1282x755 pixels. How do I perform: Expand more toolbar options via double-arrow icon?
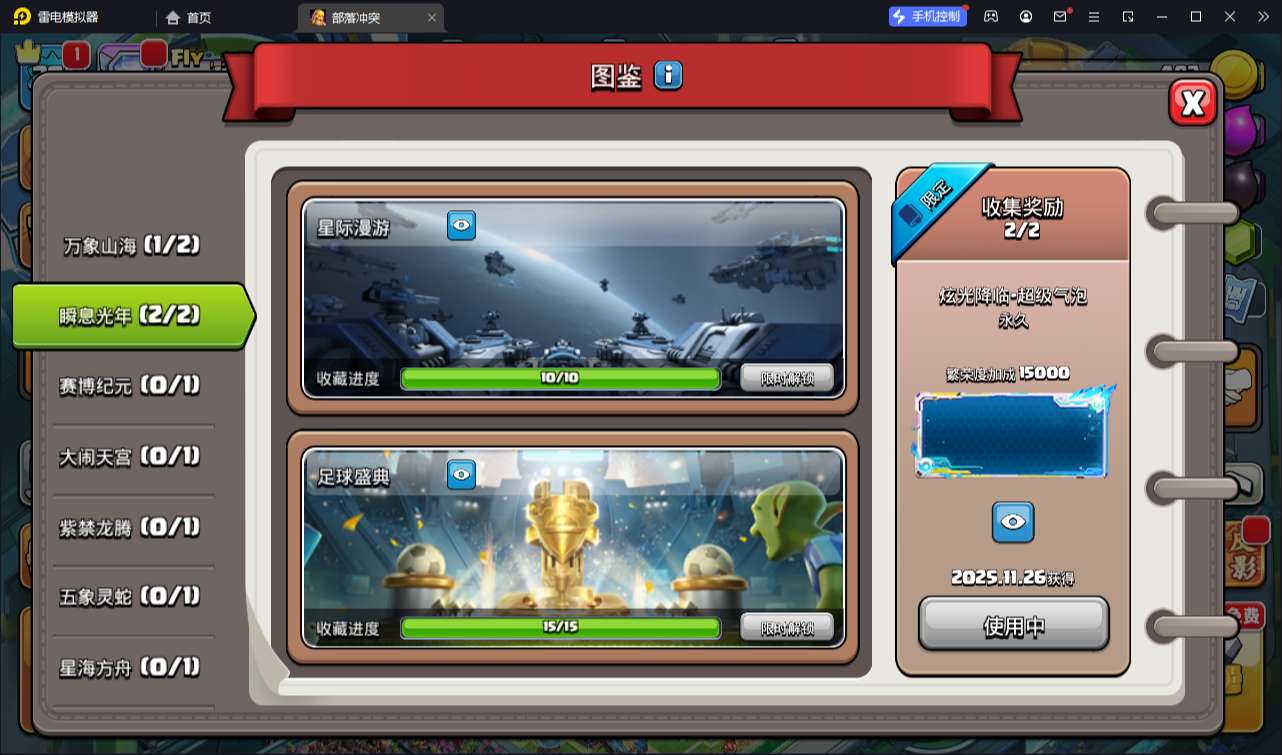click(1265, 16)
